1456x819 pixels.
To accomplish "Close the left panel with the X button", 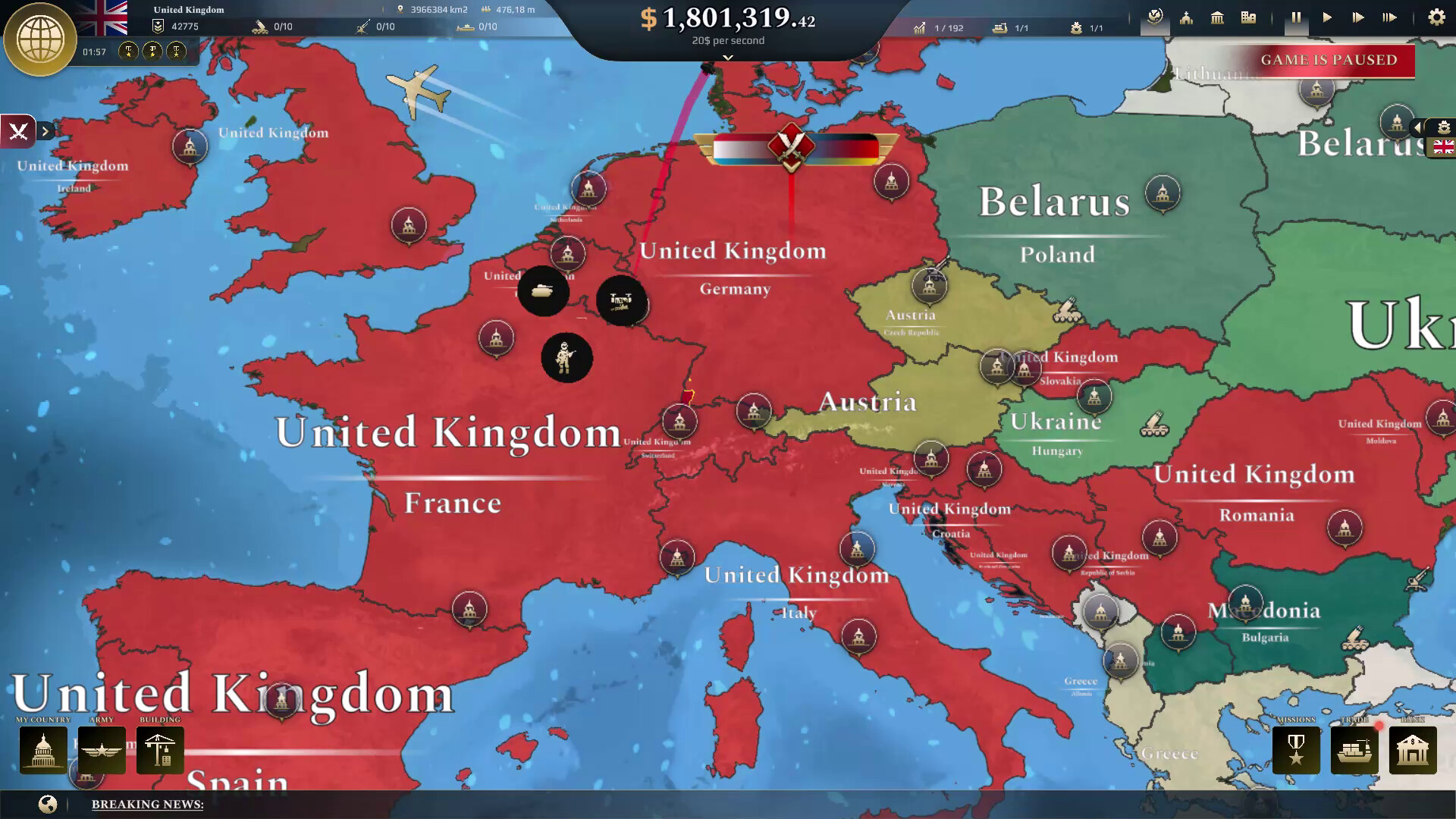I will click(19, 130).
